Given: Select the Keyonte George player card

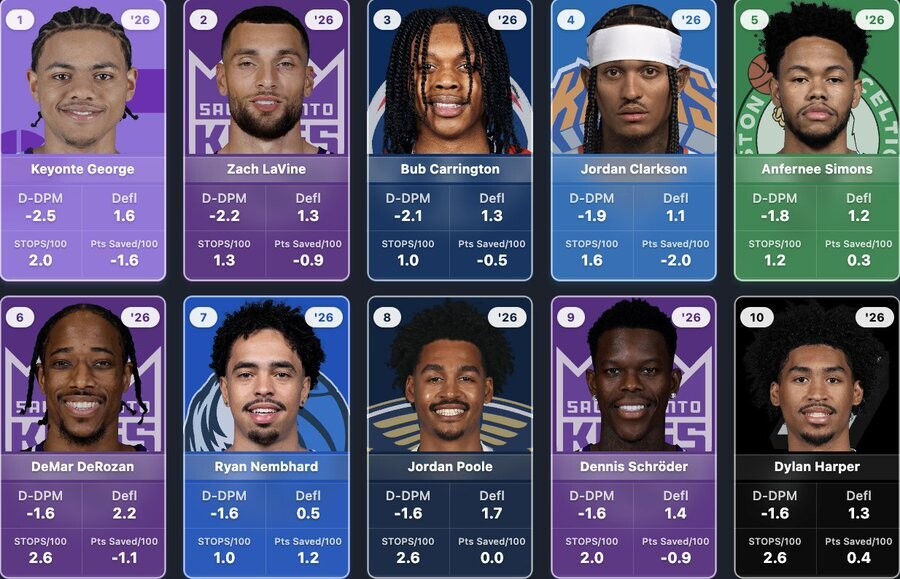Looking at the screenshot, I should 82,140.
